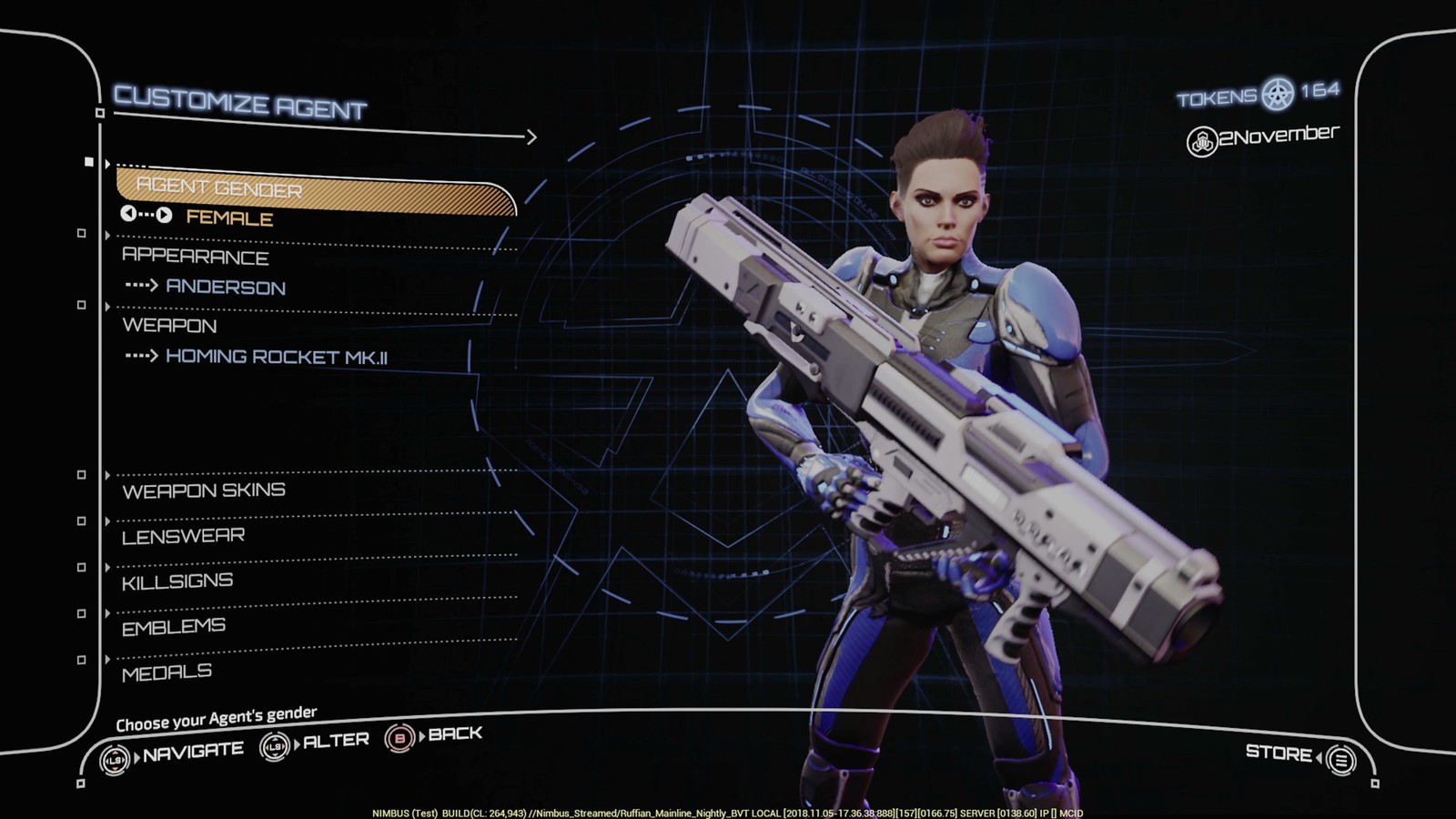Click the Tokens star icon

pyautogui.click(x=1278, y=94)
